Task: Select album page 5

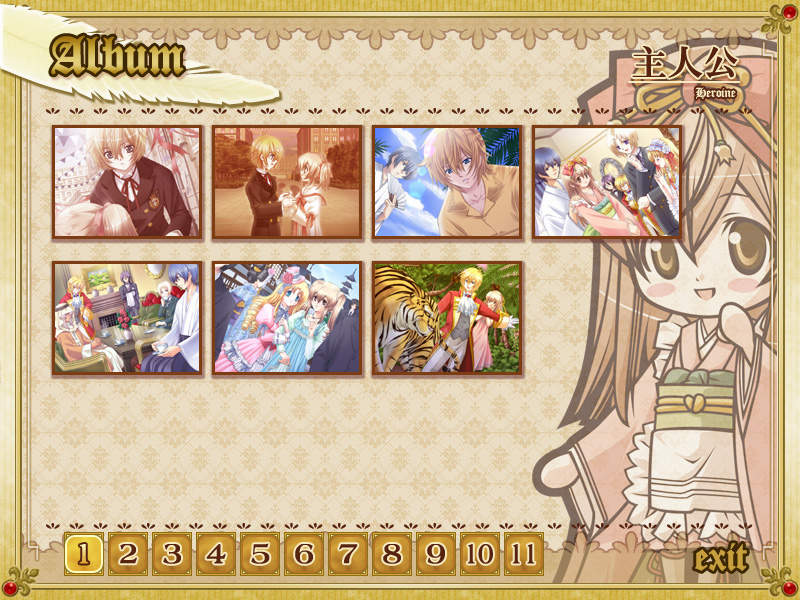Action: pos(261,553)
